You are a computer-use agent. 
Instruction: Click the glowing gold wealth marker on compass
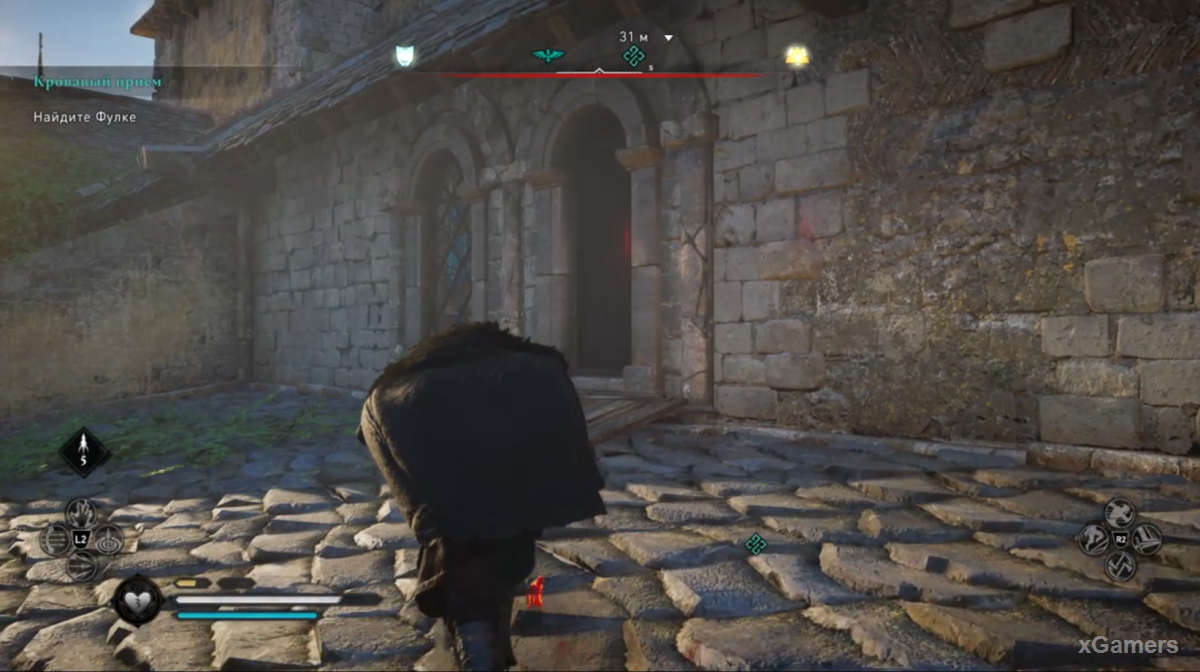[797, 56]
